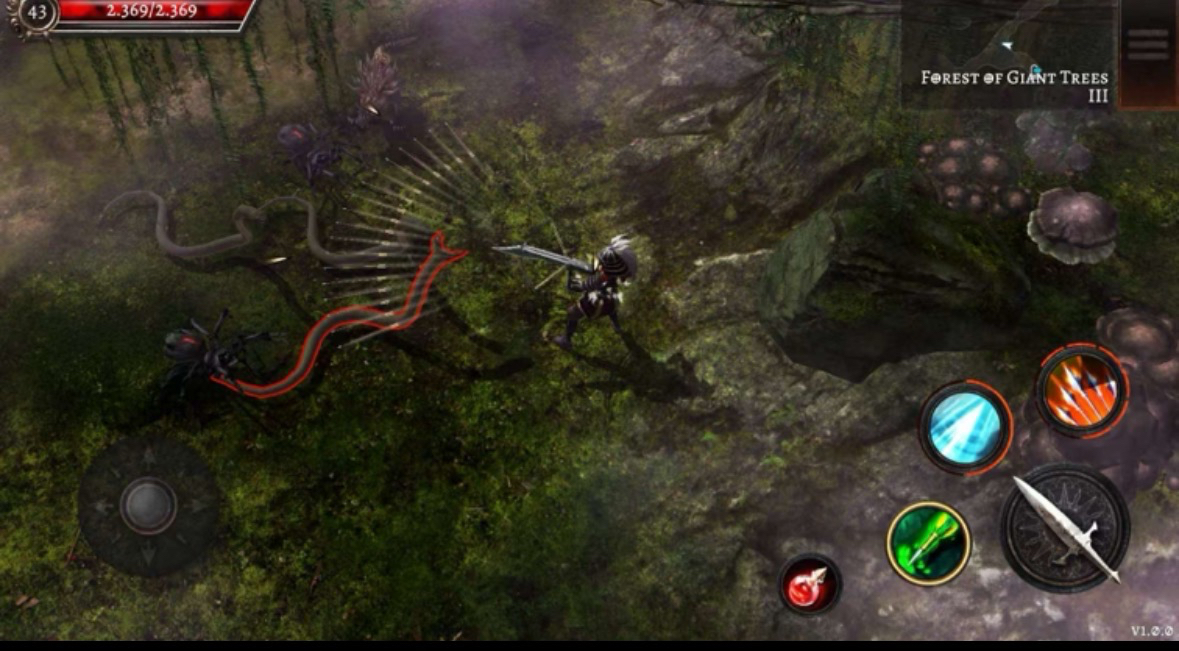This screenshot has height=651, width=1179.
Task: Open the hamburger menu button
Action: point(1147,45)
